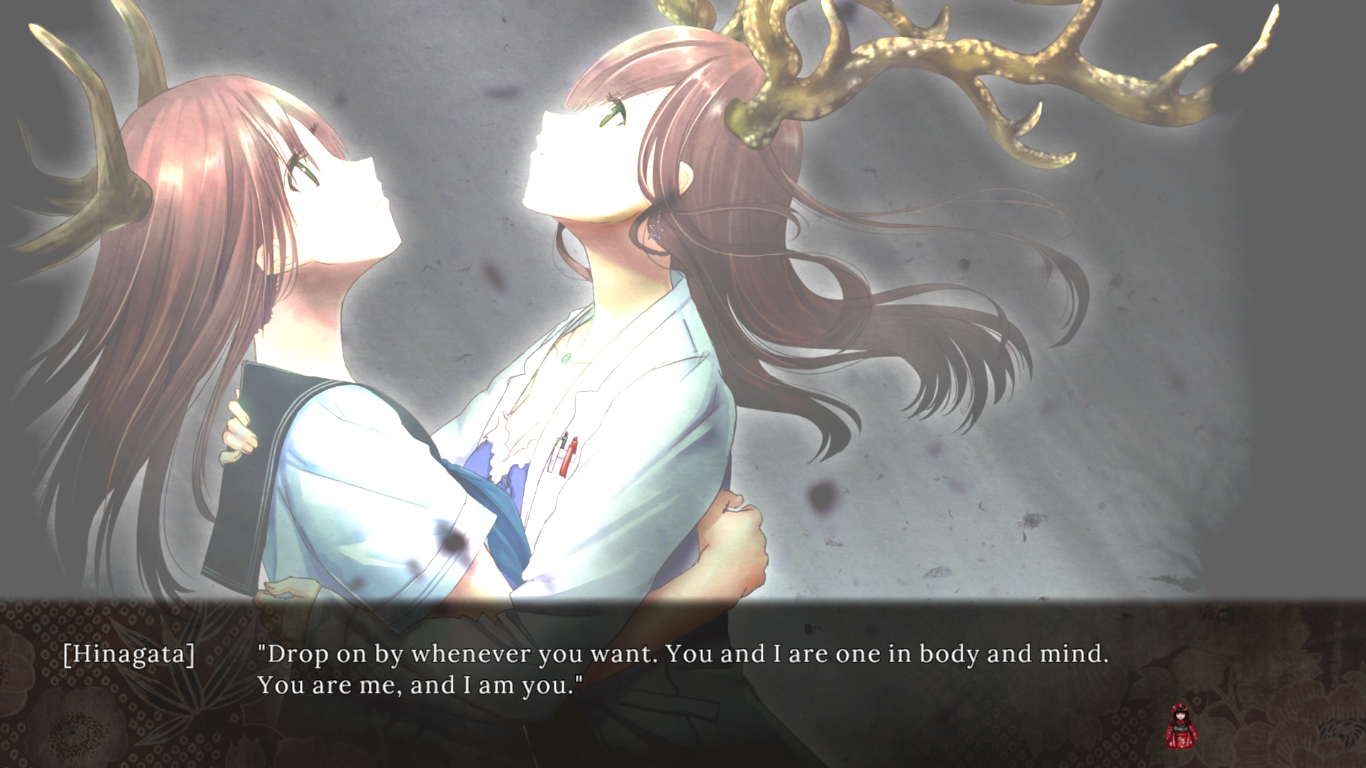Advance Hinagata's dialogue text box

(x=682, y=671)
